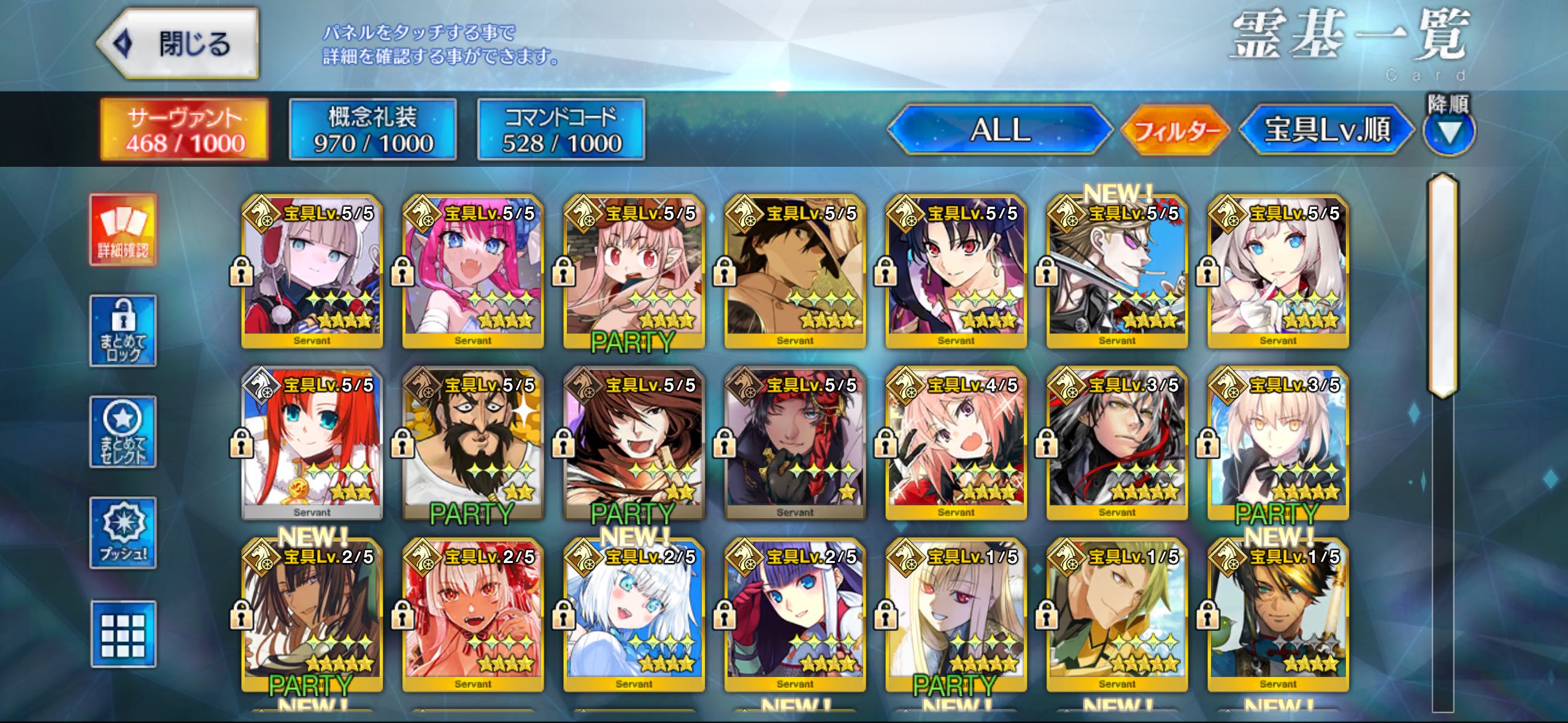Toggle the 降順 descending arrow
1568x723 pixels.
click(1449, 131)
